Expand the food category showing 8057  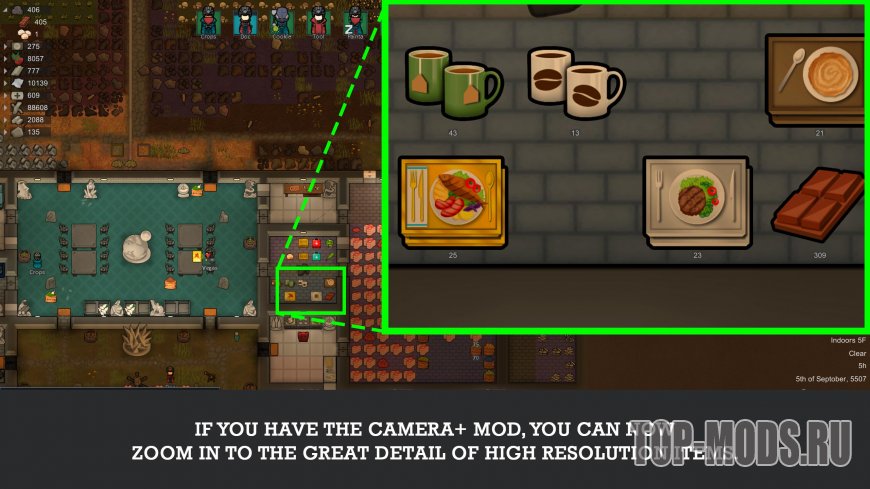6,59
